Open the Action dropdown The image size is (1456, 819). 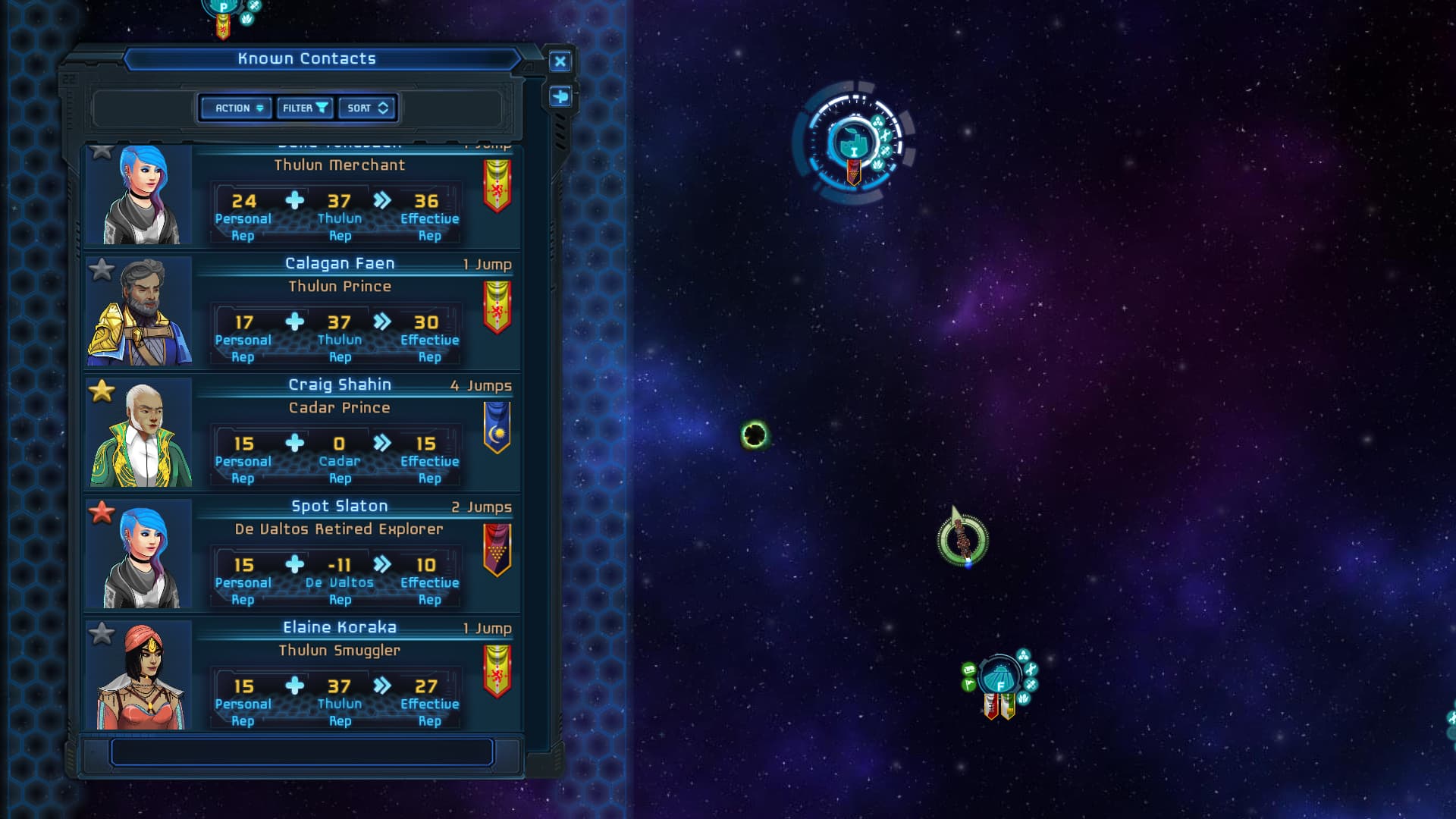pos(235,108)
